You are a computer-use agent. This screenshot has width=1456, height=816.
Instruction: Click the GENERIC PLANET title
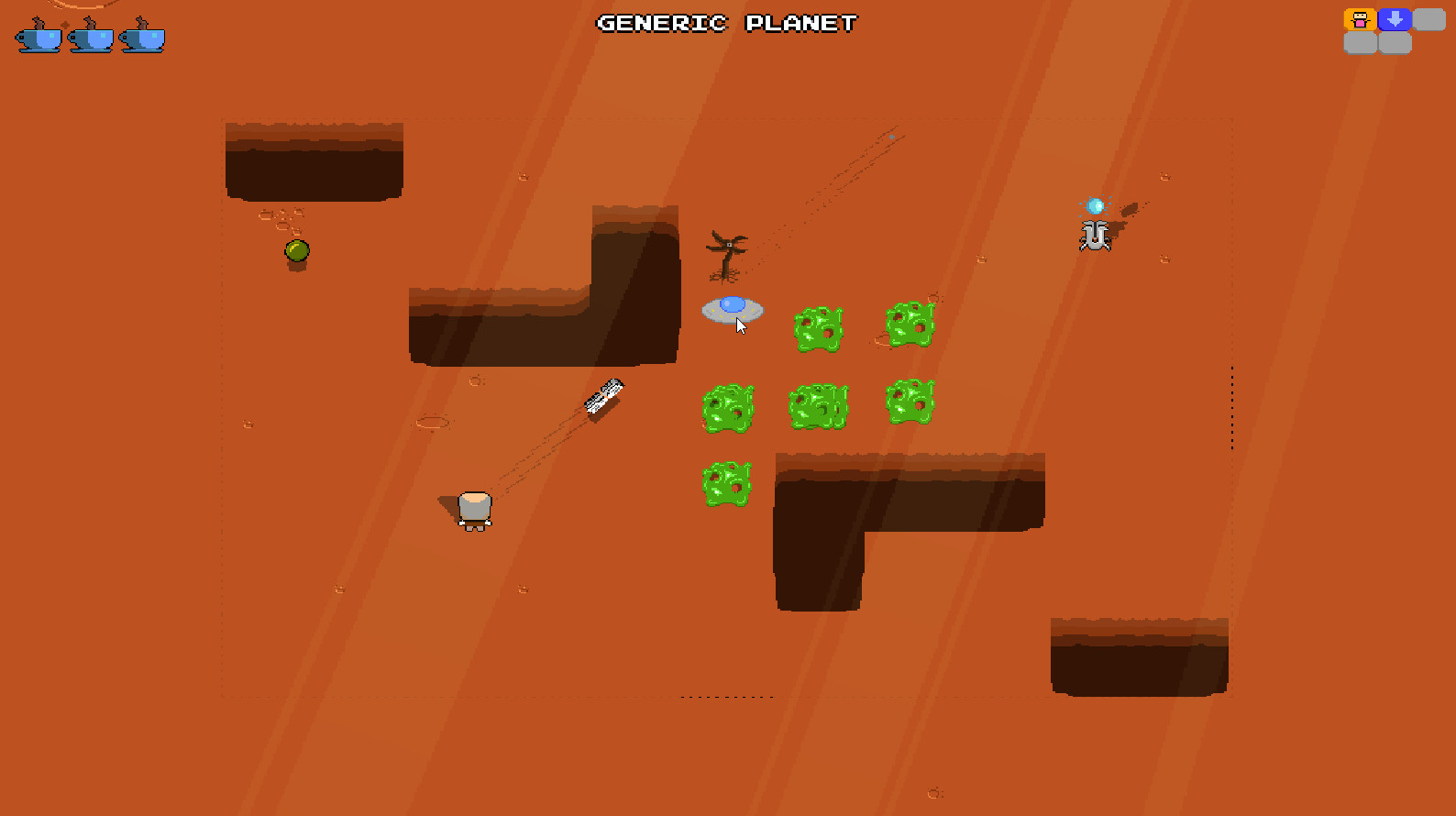pos(726,23)
